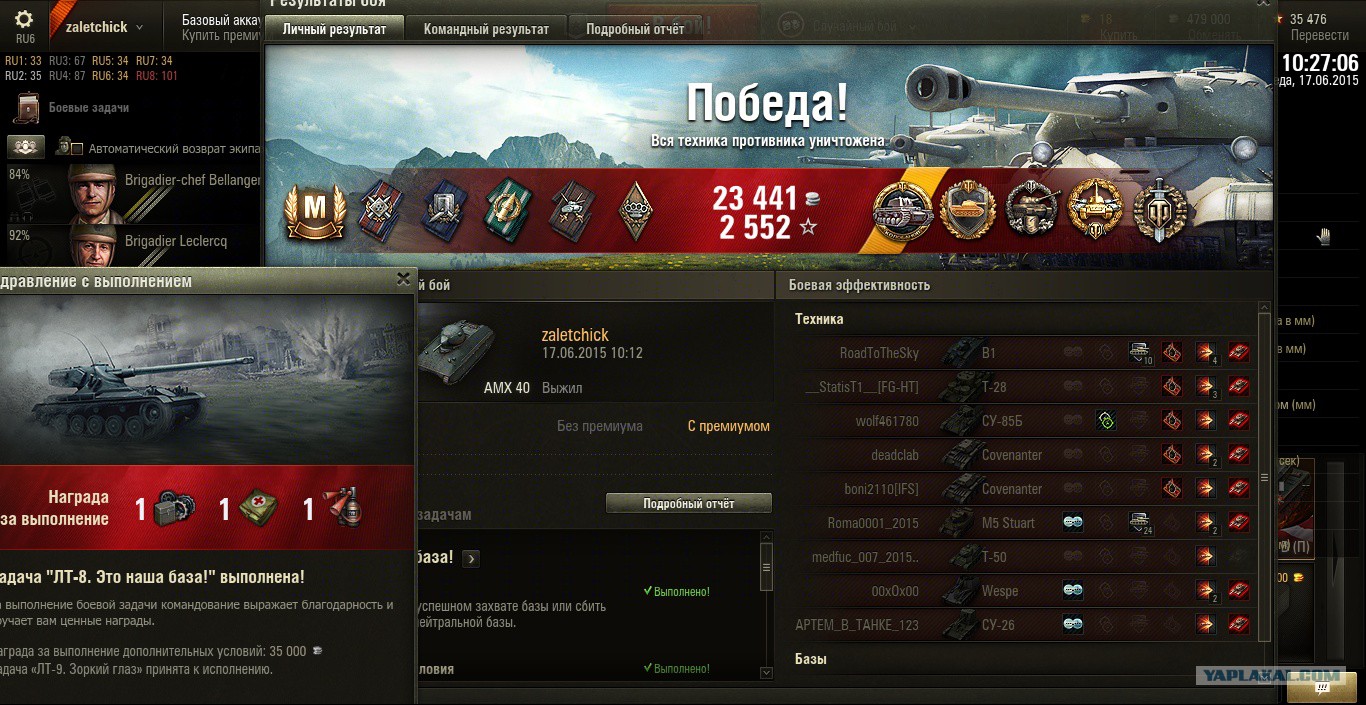The height and width of the screenshot is (705, 1366).
Task: Close the mission congratulation popup
Action: (403, 279)
